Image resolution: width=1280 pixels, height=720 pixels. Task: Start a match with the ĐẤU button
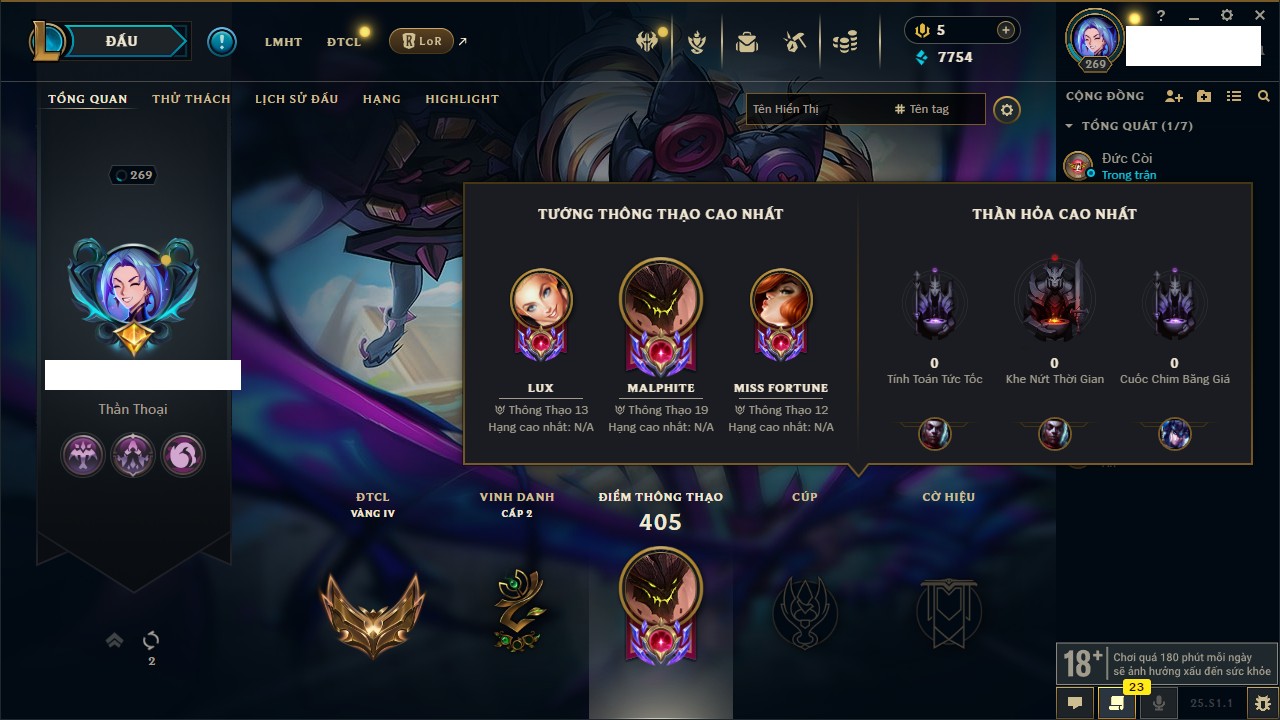(122, 41)
